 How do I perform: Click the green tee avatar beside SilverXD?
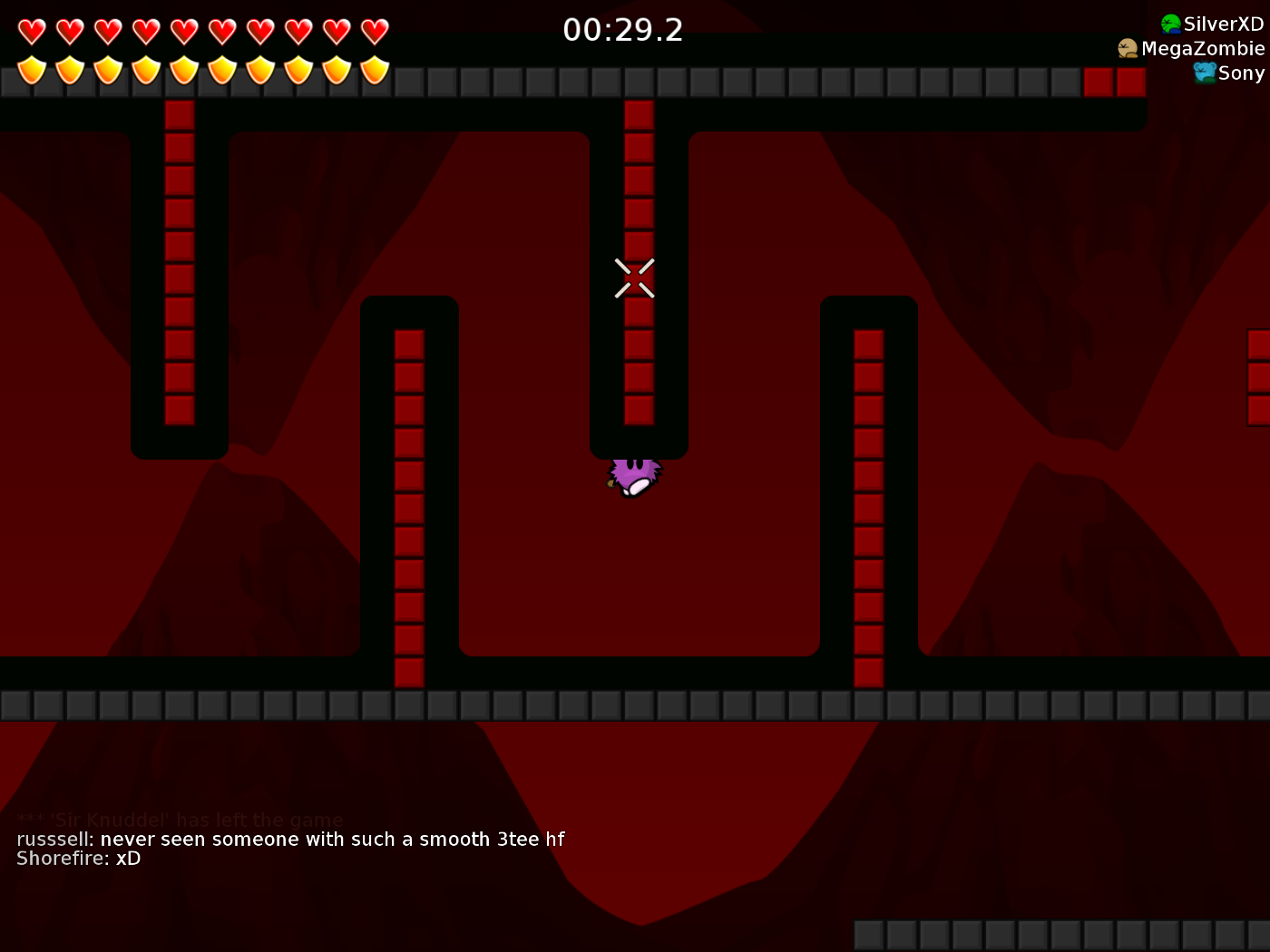[x=1170, y=24]
